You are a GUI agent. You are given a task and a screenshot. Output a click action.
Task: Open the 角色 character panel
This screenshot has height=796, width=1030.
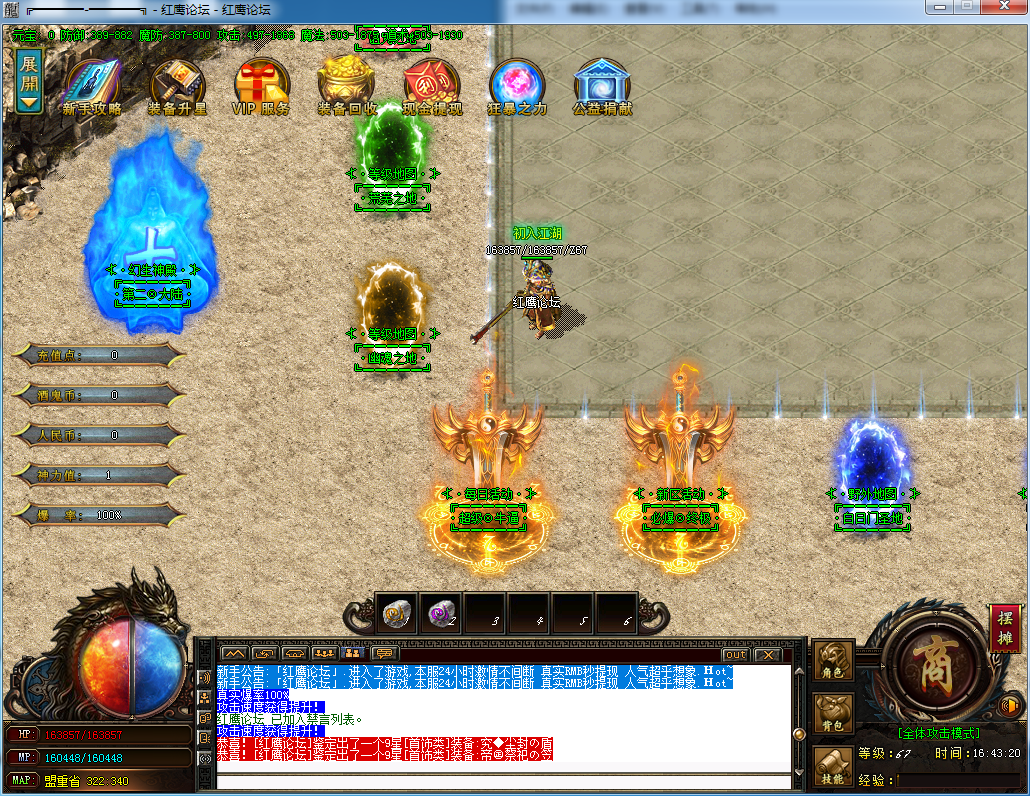(833, 661)
